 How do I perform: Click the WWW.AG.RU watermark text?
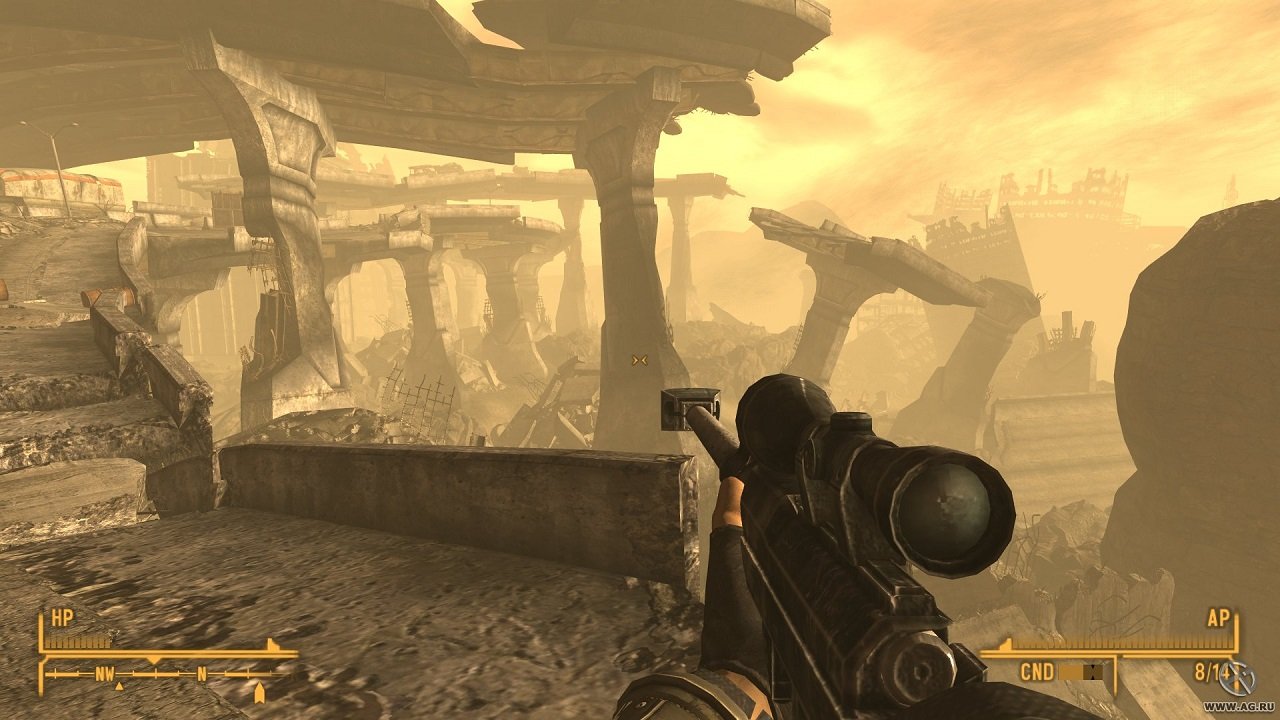click(x=1238, y=707)
